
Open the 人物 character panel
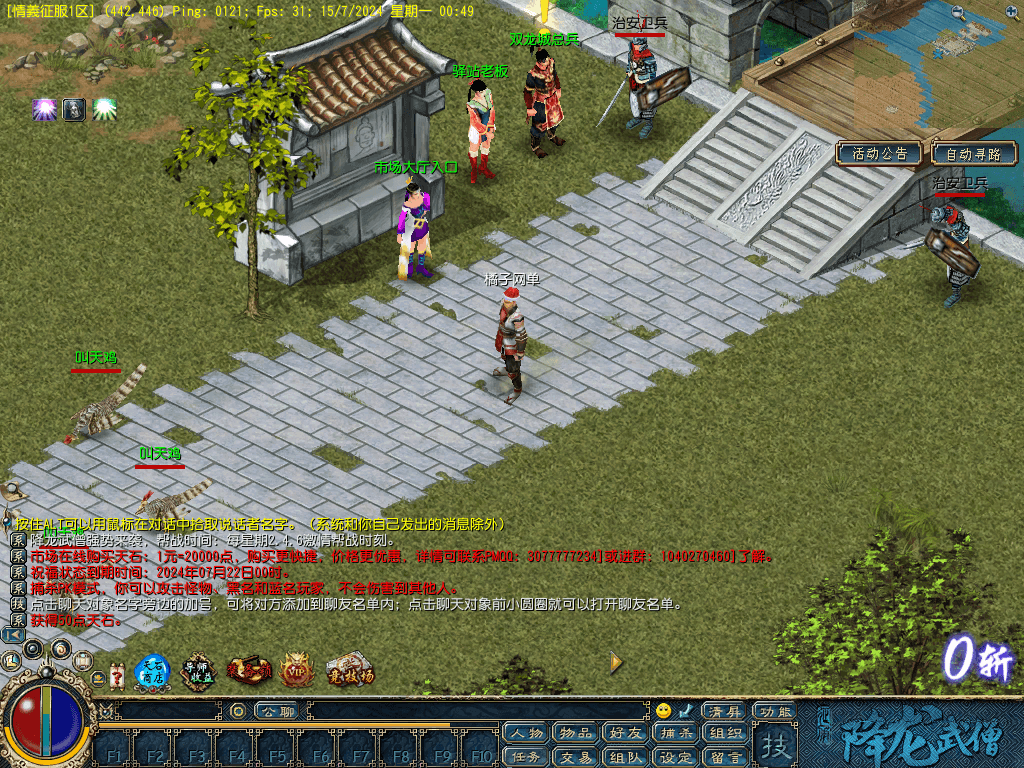coord(526,734)
